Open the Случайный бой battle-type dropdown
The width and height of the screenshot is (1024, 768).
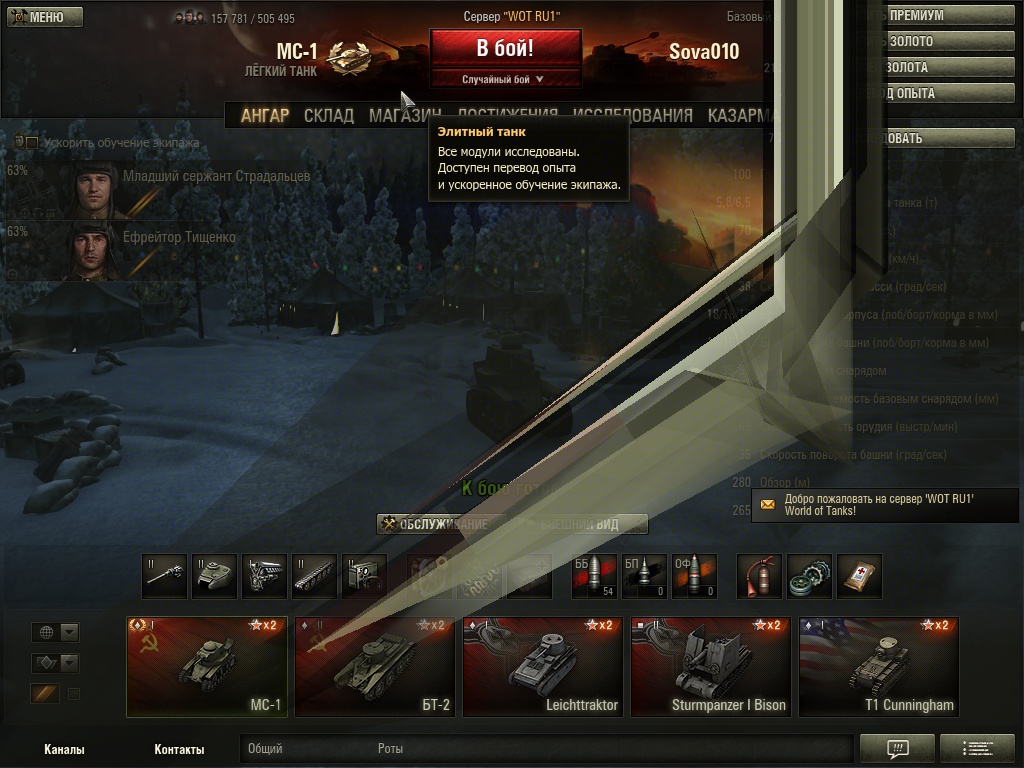pyautogui.click(x=505, y=79)
